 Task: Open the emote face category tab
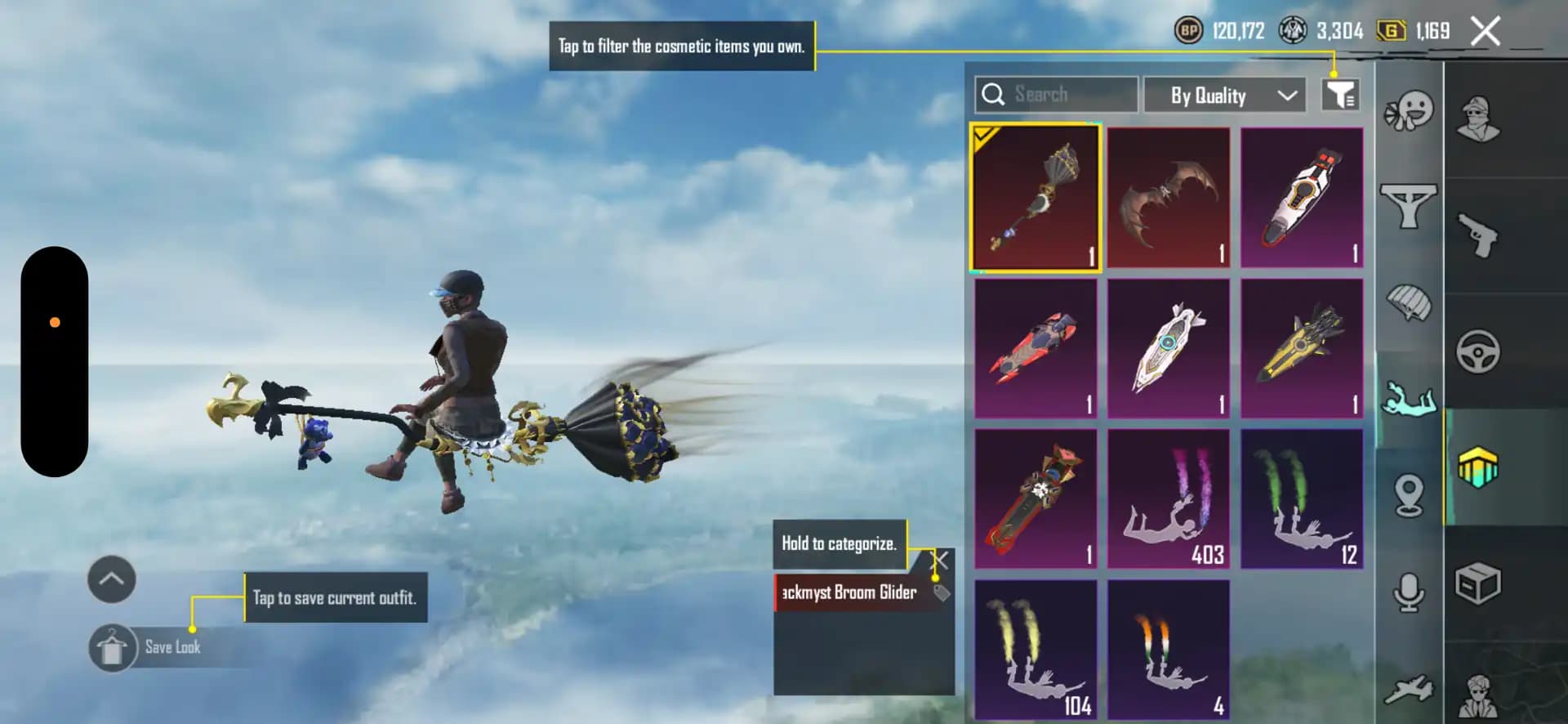[1409, 110]
